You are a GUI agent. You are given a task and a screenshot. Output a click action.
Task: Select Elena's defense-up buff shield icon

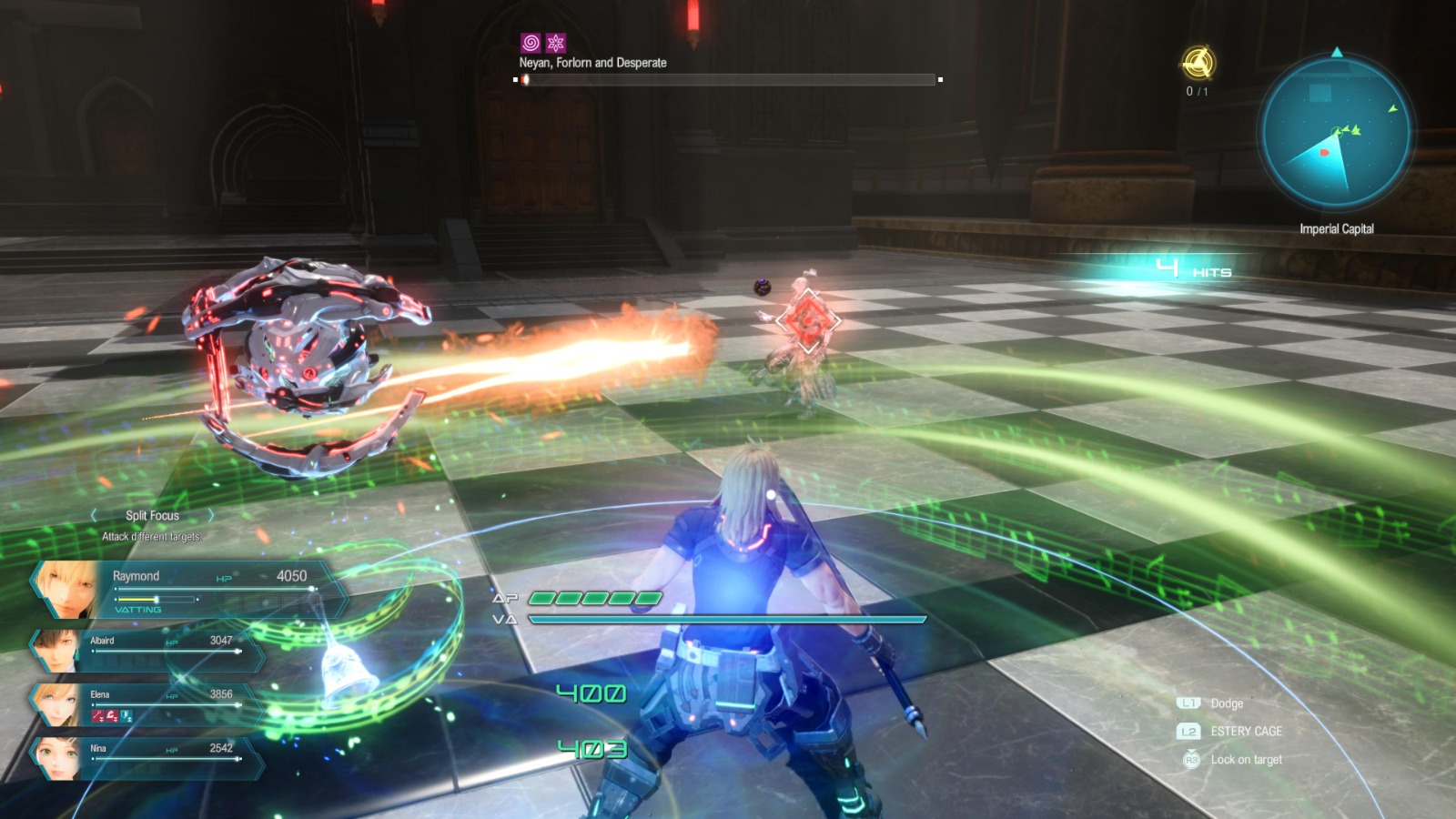click(127, 715)
